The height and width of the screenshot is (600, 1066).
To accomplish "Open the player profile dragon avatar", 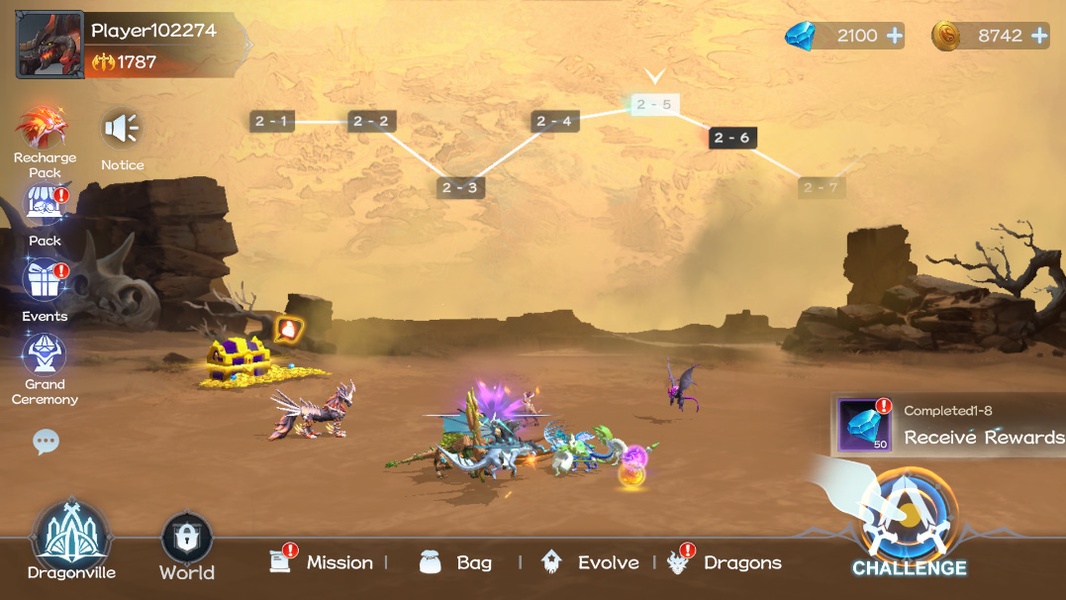I will [x=50, y=45].
